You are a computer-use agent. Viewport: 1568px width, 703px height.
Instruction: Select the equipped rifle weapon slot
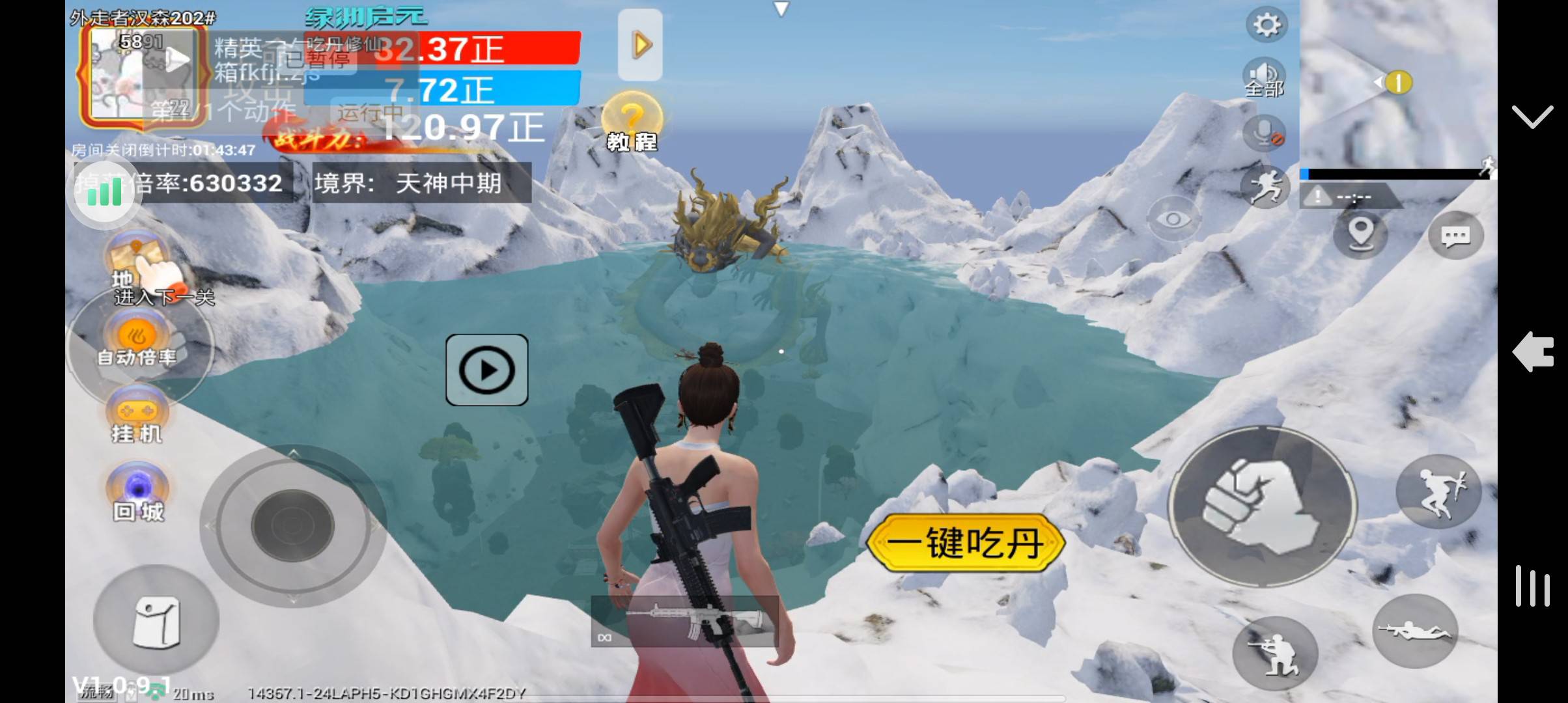(685, 622)
